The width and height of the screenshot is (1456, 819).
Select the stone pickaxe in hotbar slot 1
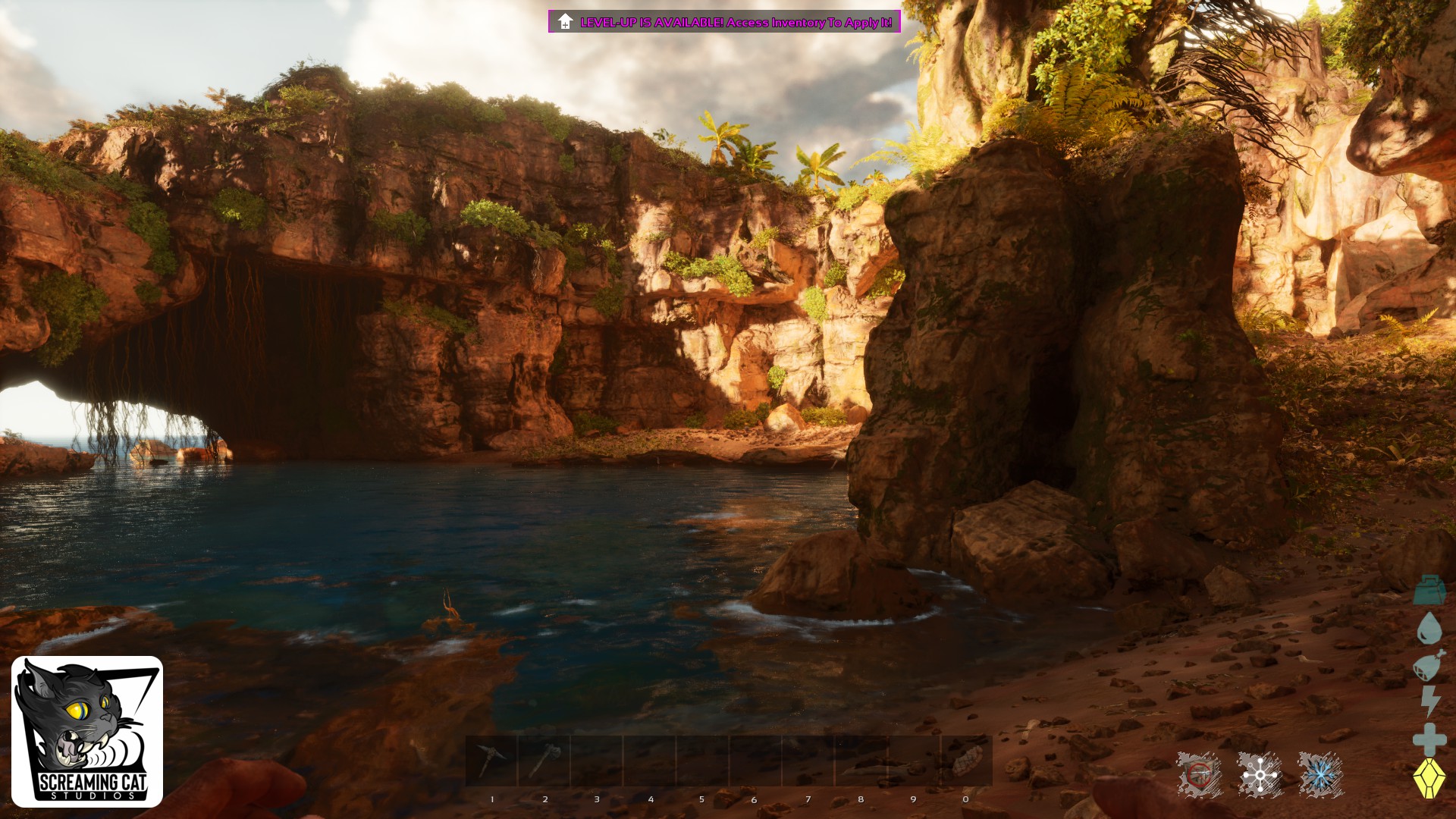491,761
